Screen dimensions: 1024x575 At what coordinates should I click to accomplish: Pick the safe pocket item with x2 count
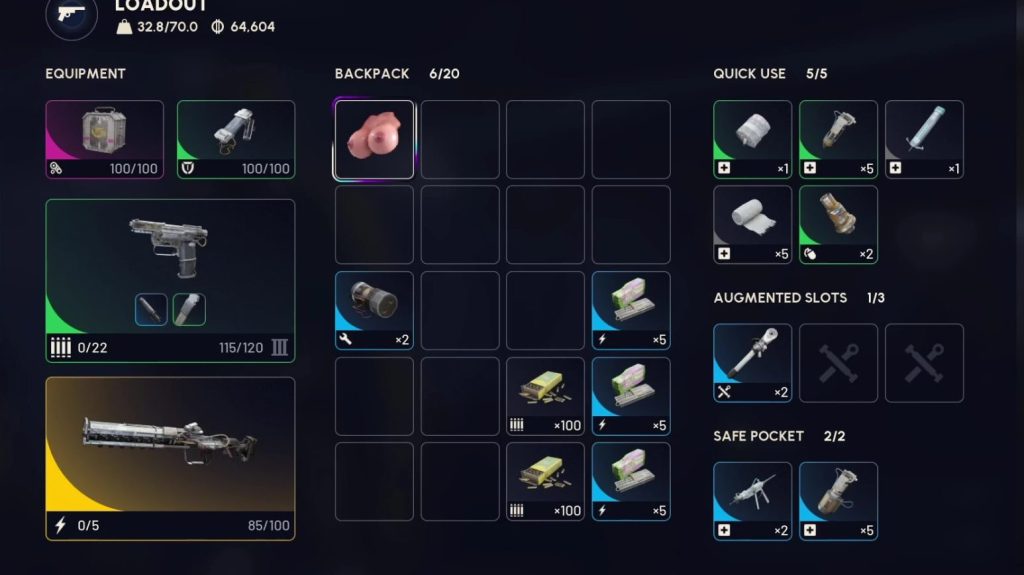752,500
